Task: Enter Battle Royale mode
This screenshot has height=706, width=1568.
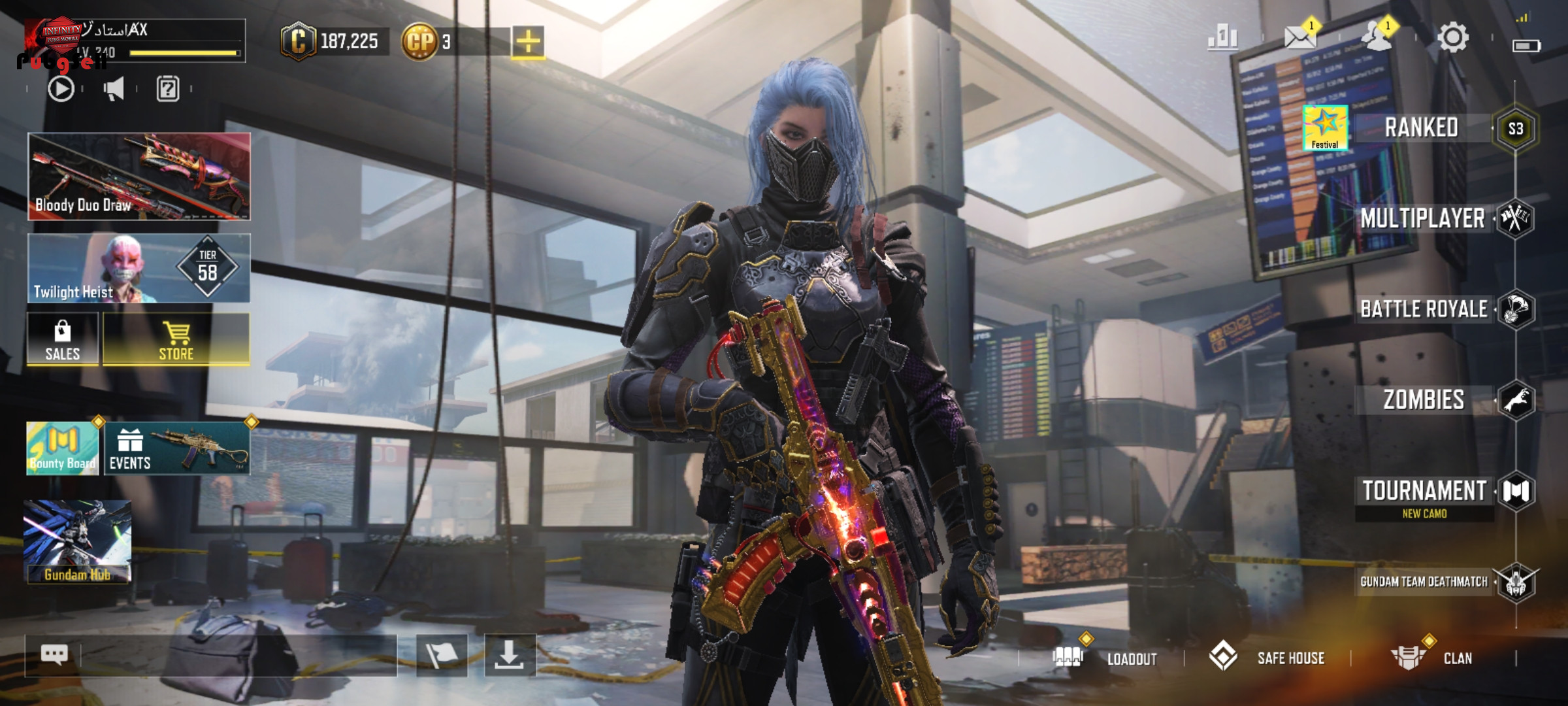Action: (x=1424, y=309)
